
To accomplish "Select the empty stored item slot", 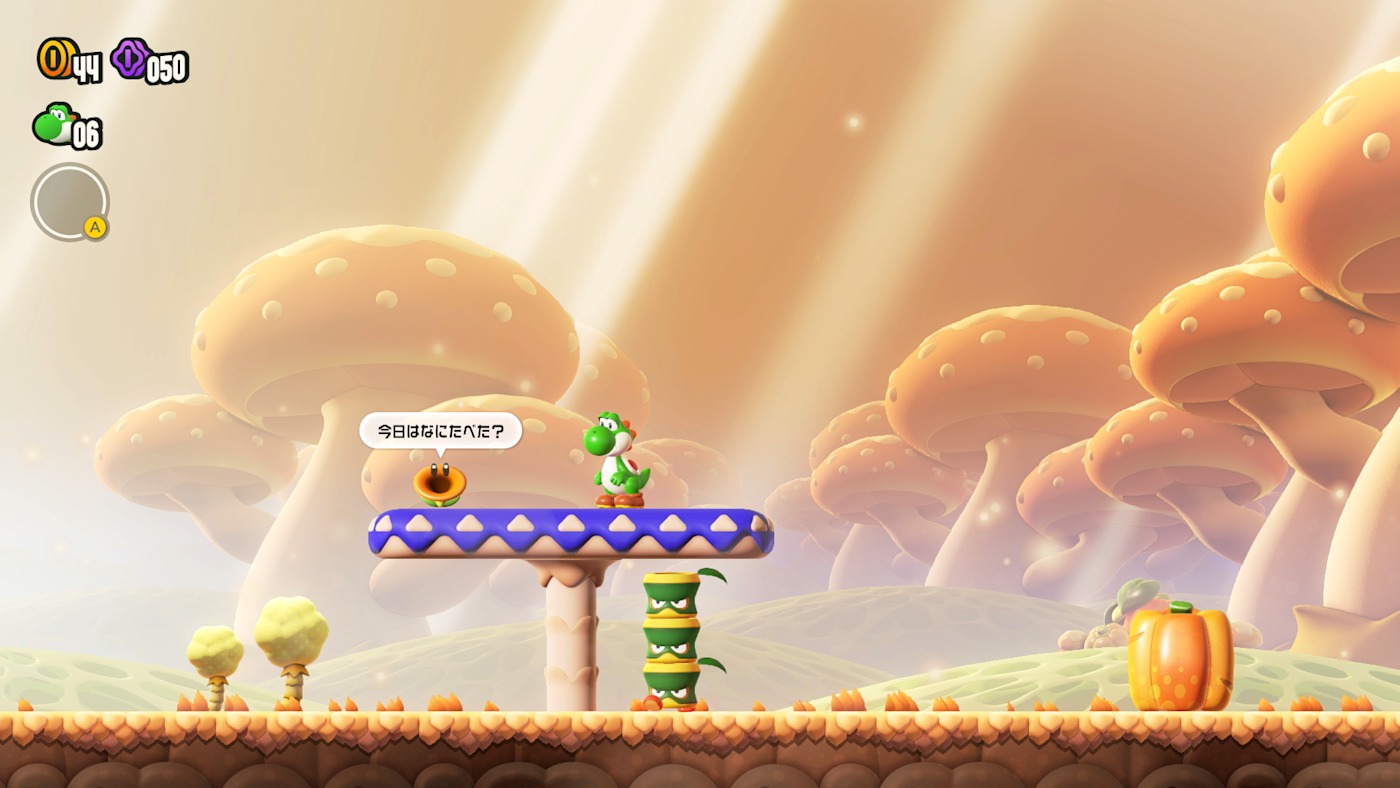I will 69,201.
